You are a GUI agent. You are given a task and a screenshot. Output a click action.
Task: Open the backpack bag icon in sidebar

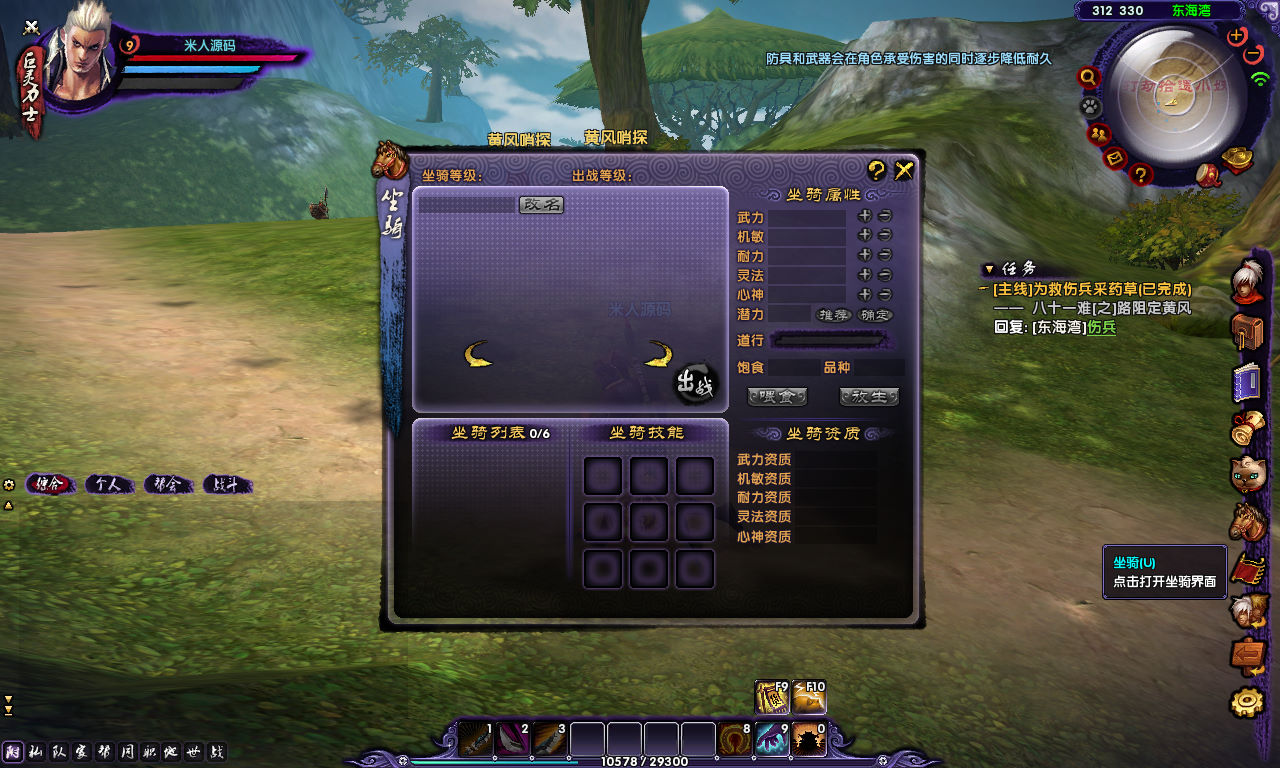(1247, 332)
